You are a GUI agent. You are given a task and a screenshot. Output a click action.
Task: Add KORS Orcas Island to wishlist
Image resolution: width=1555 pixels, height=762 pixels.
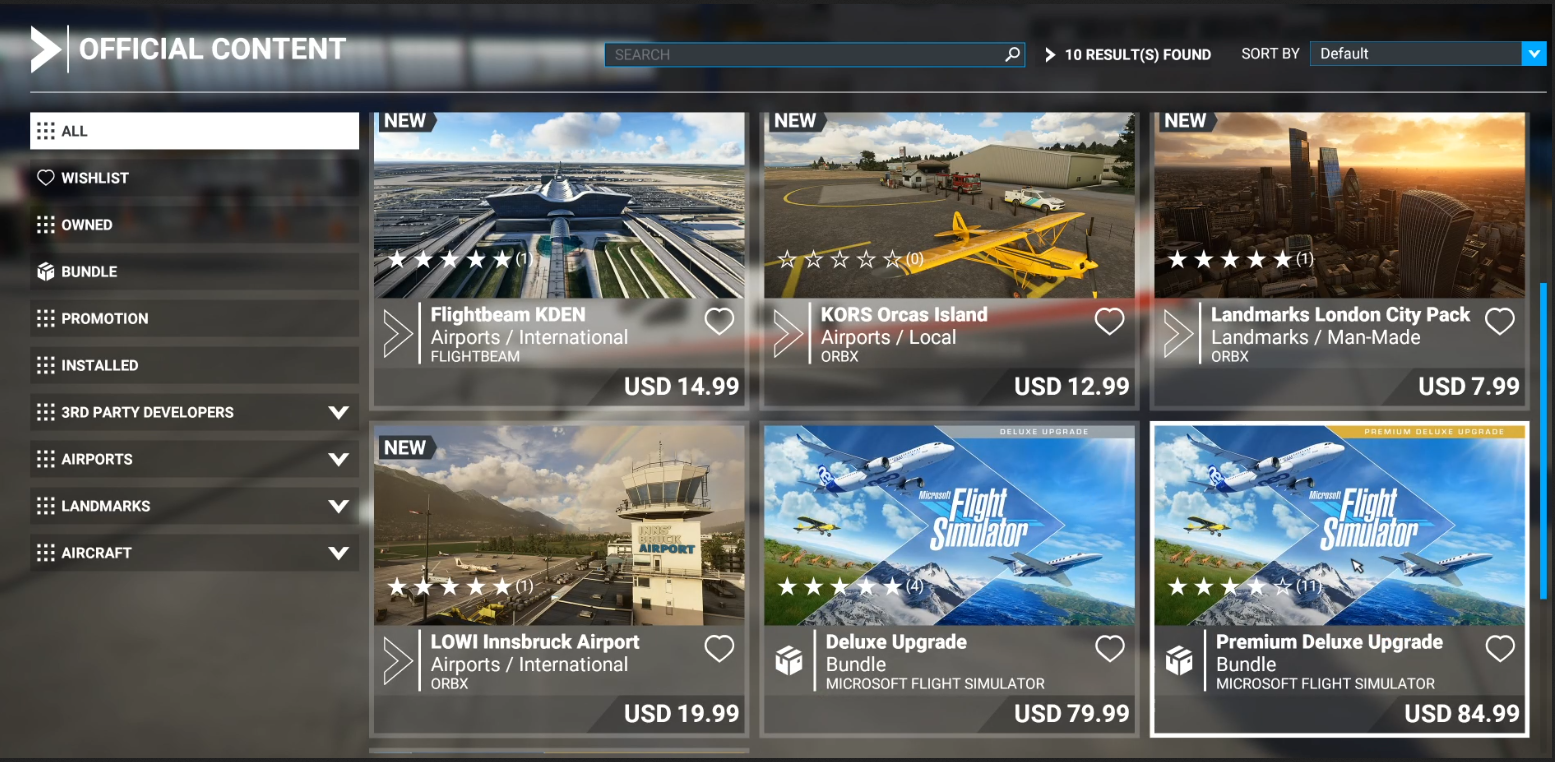tap(1109, 321)
